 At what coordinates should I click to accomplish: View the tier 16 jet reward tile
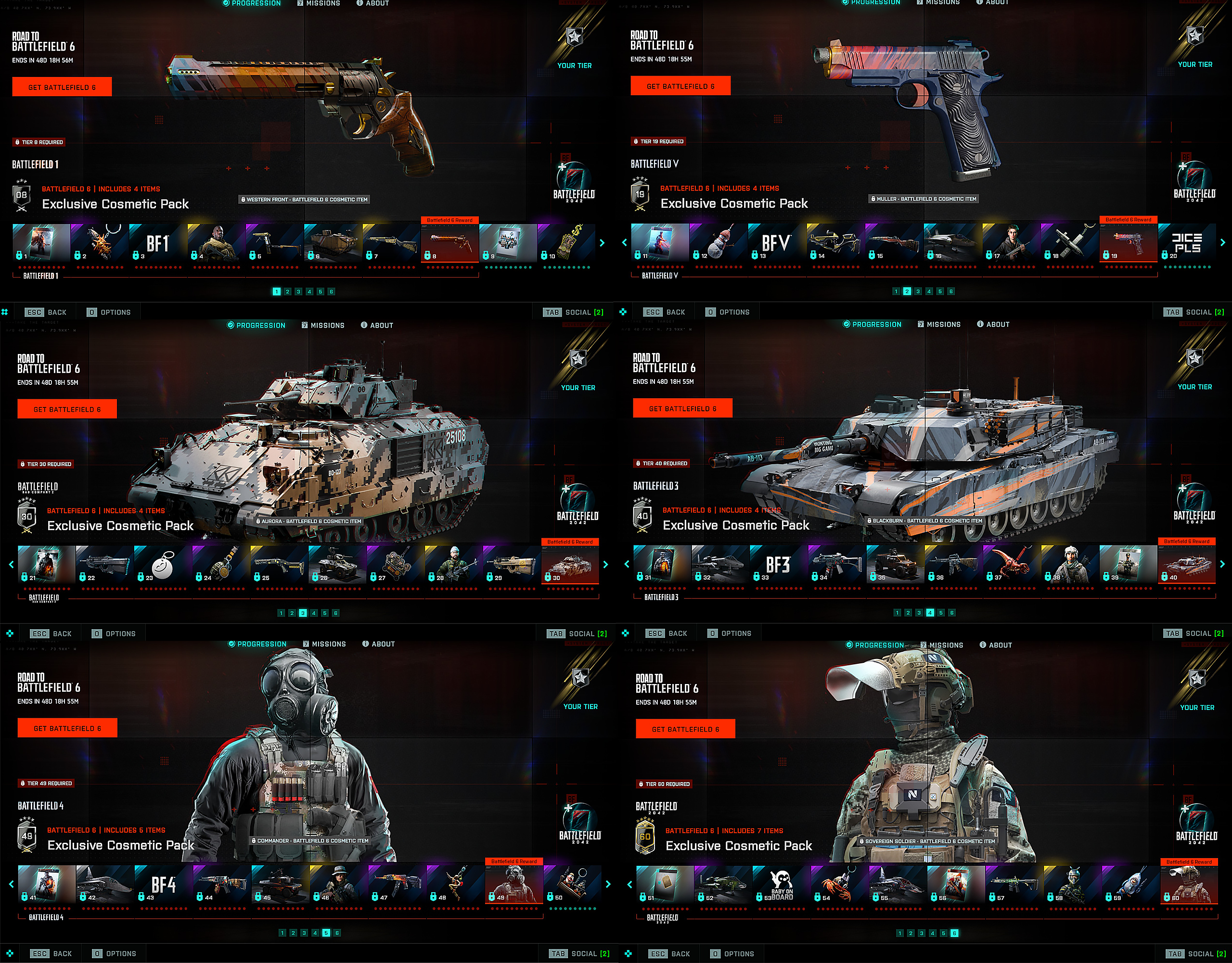952,242
